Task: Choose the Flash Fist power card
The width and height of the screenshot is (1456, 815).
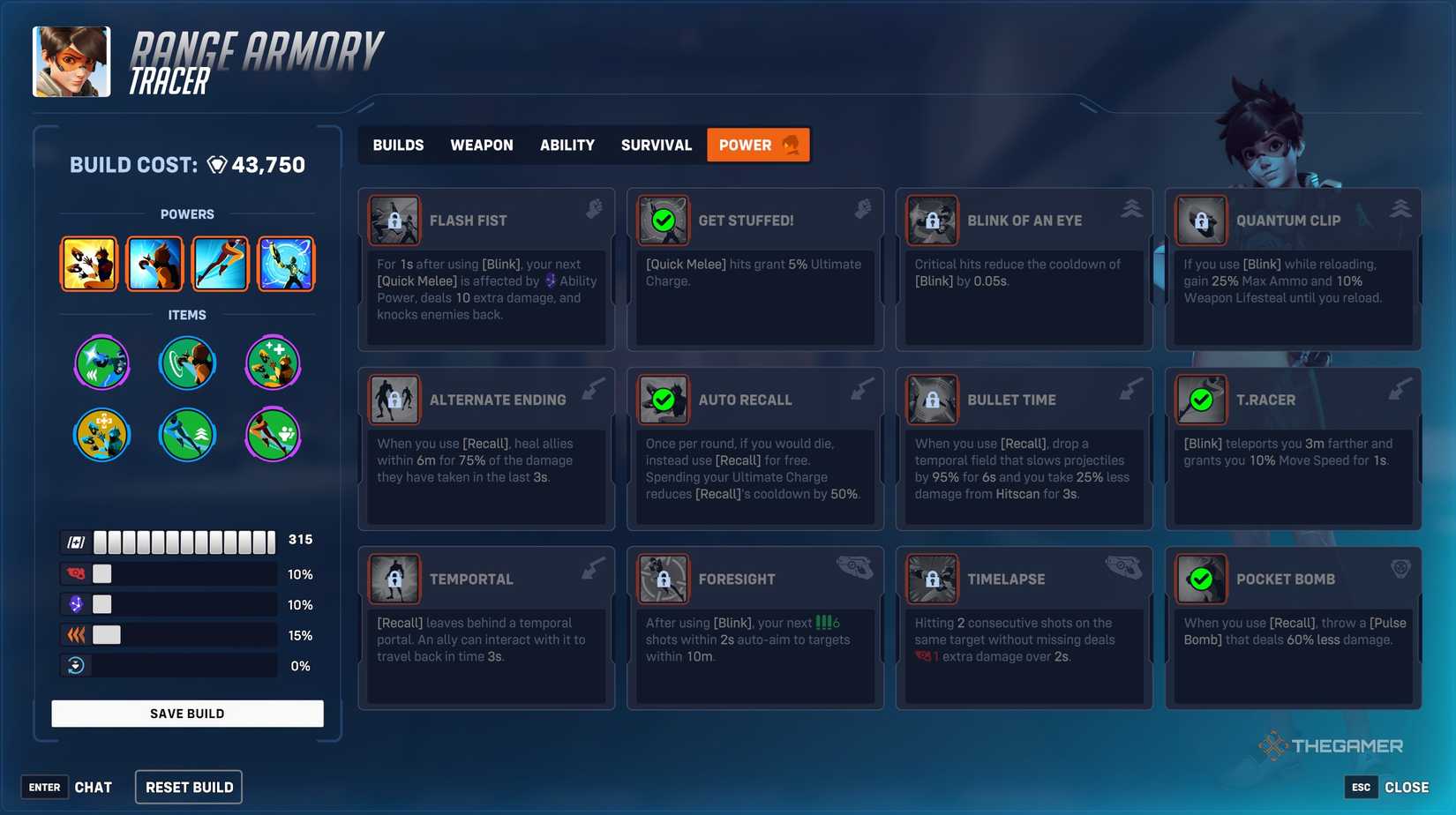Action: 486,269
